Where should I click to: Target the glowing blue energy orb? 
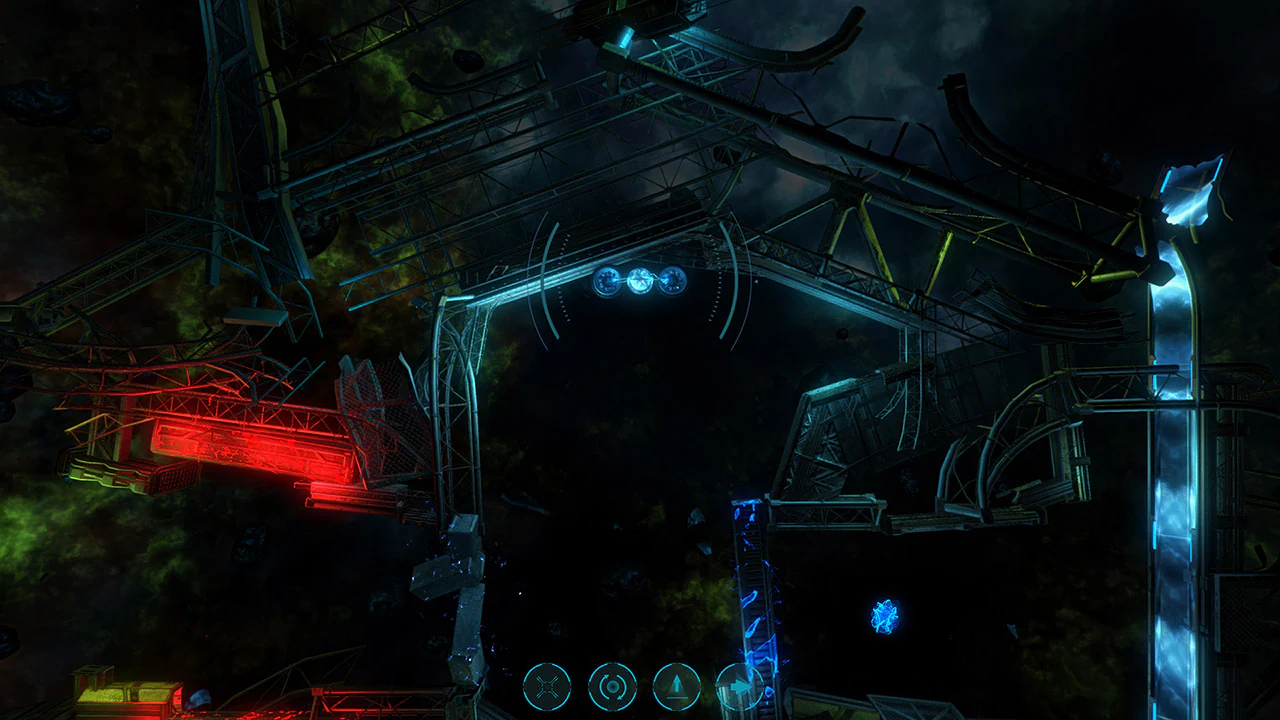coord(884,614)
